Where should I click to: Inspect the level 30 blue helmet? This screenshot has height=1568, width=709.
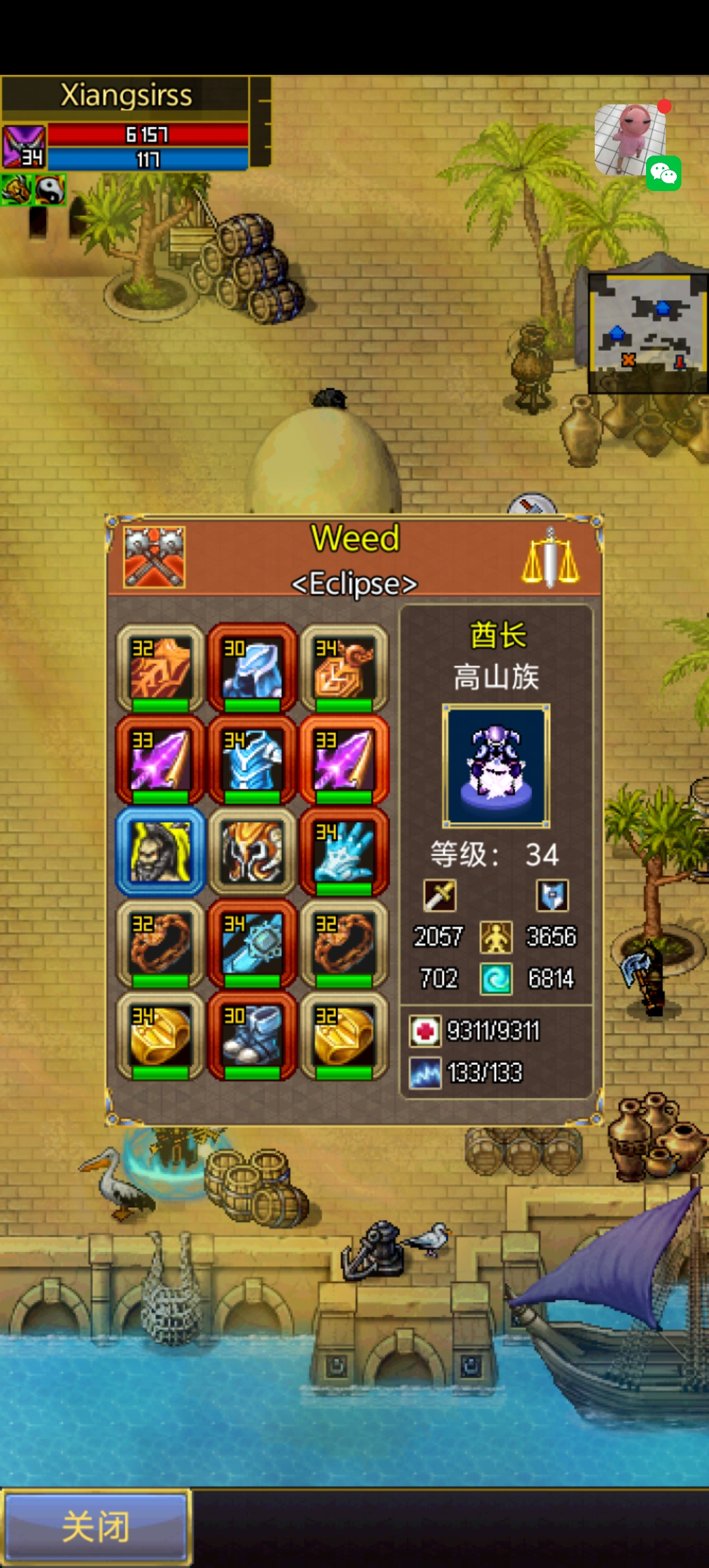pyautogui.click(x=252, y=668)
